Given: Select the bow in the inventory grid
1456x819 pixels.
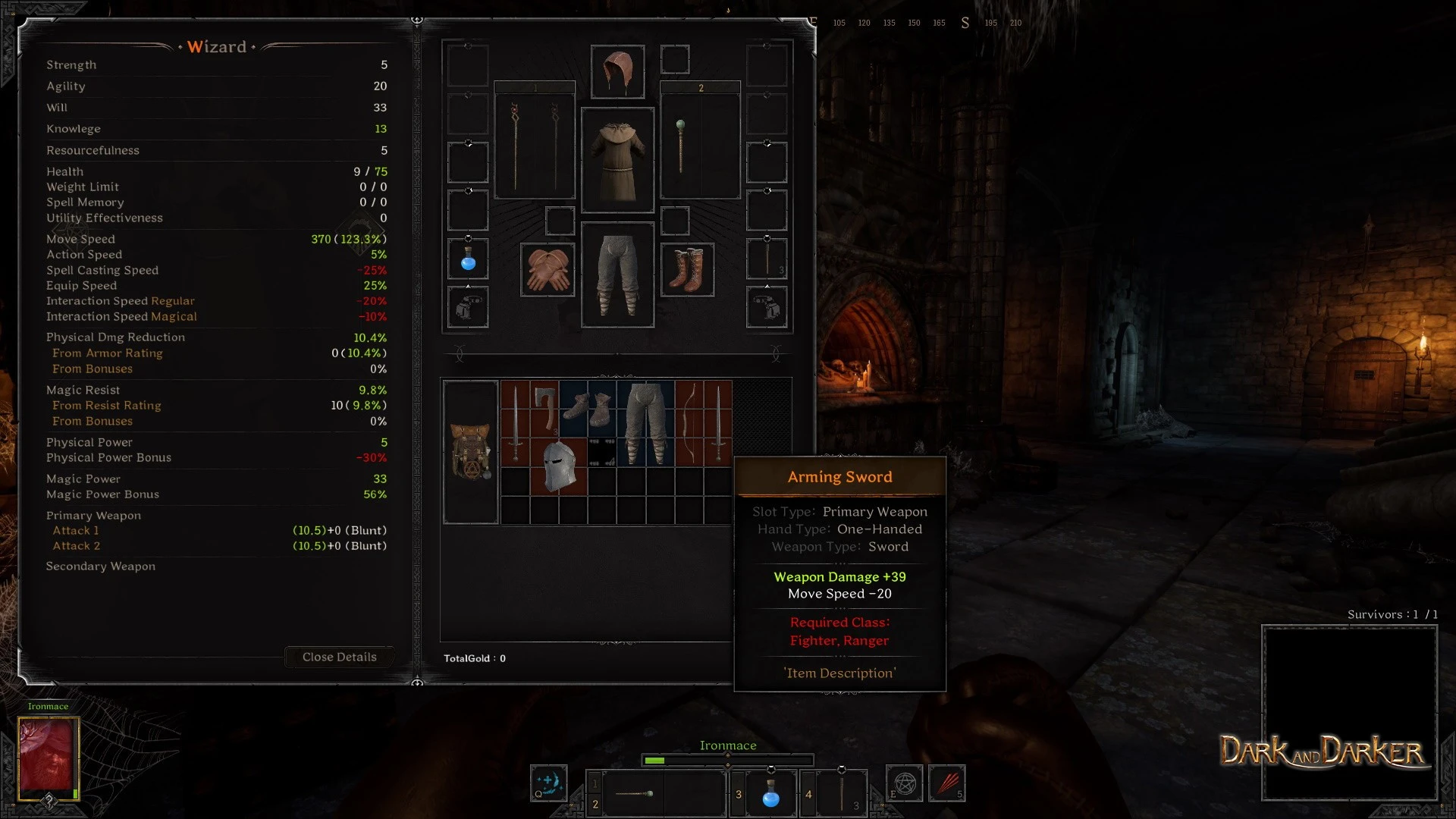Looking at the screenshot, I should coord(689,423).
